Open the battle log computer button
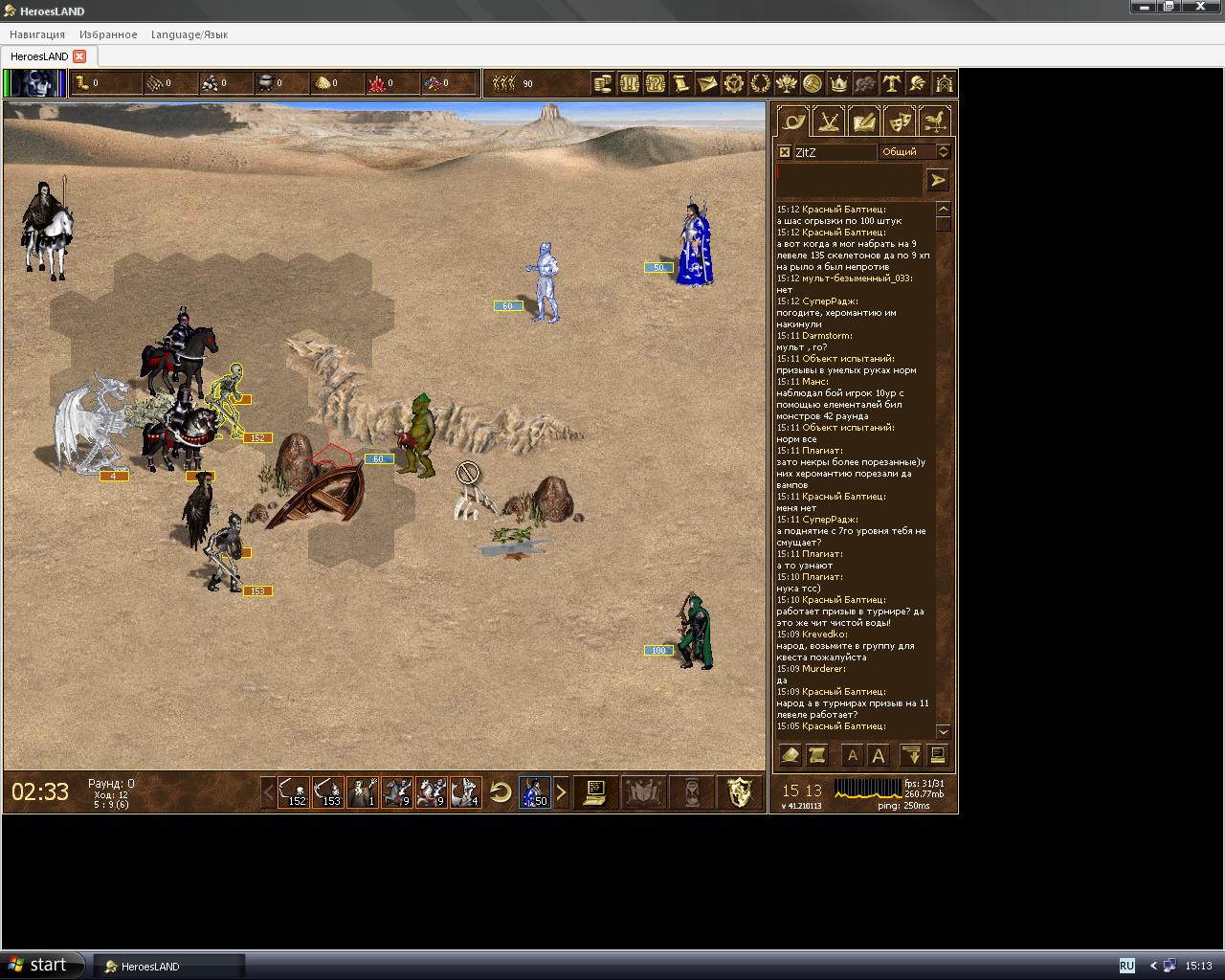 [x=595, y=792]
